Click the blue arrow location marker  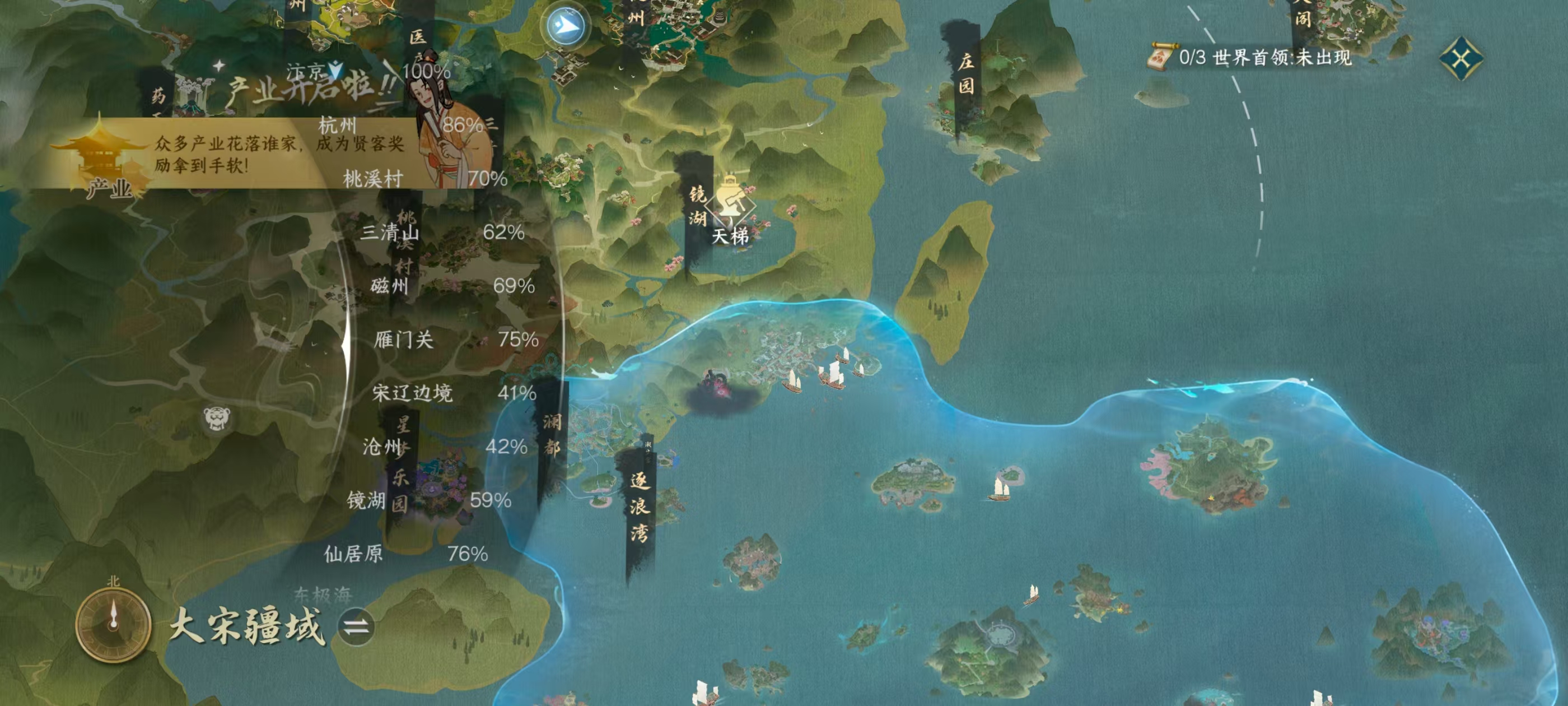pyautogui.click(x=565, y=26)
